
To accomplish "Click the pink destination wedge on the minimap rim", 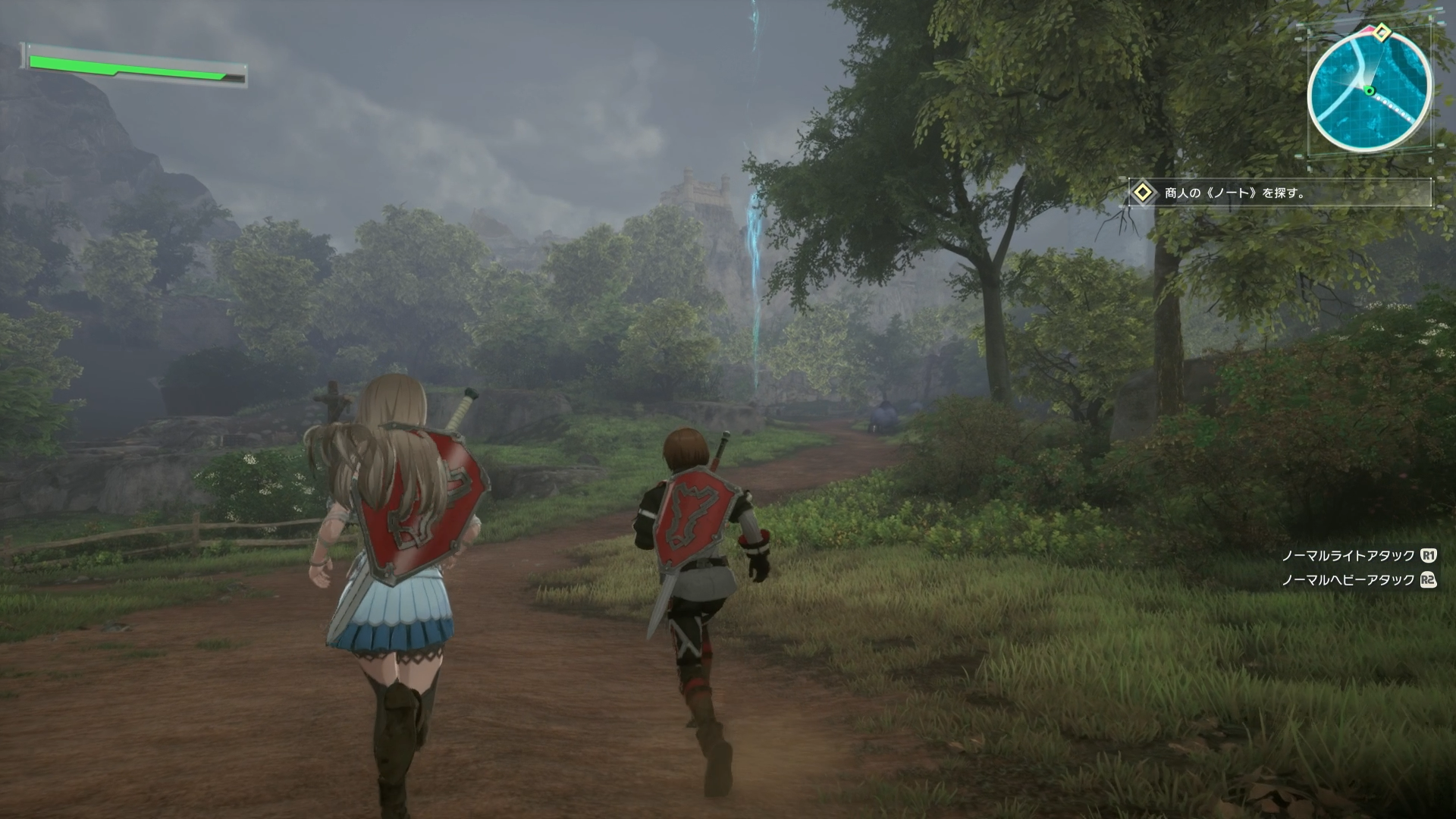I will [x=1367, y=29].
